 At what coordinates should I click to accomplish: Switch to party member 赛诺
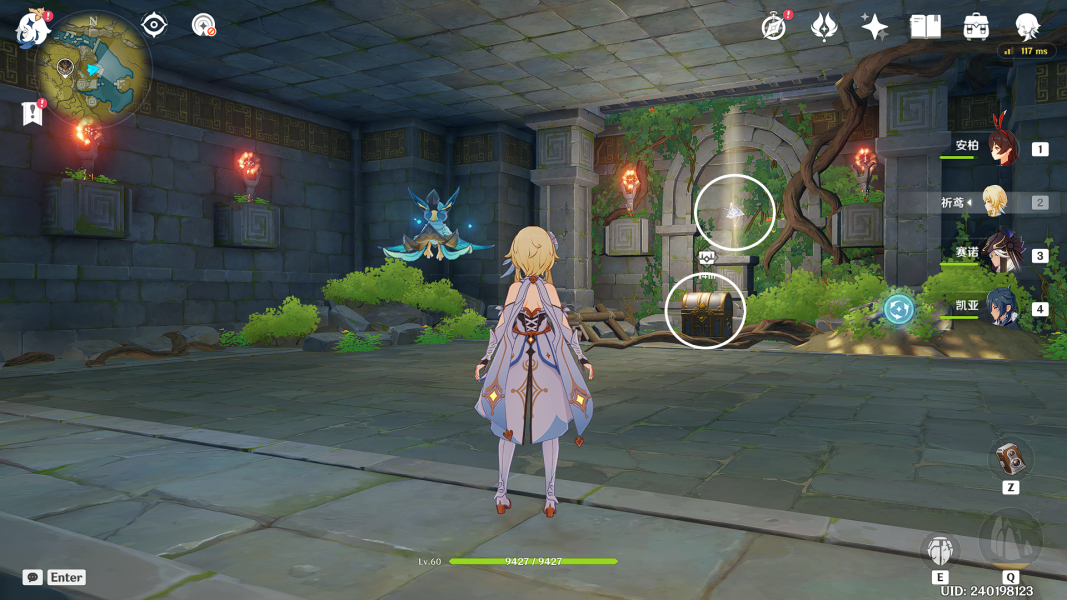(x=1000, y=254)
